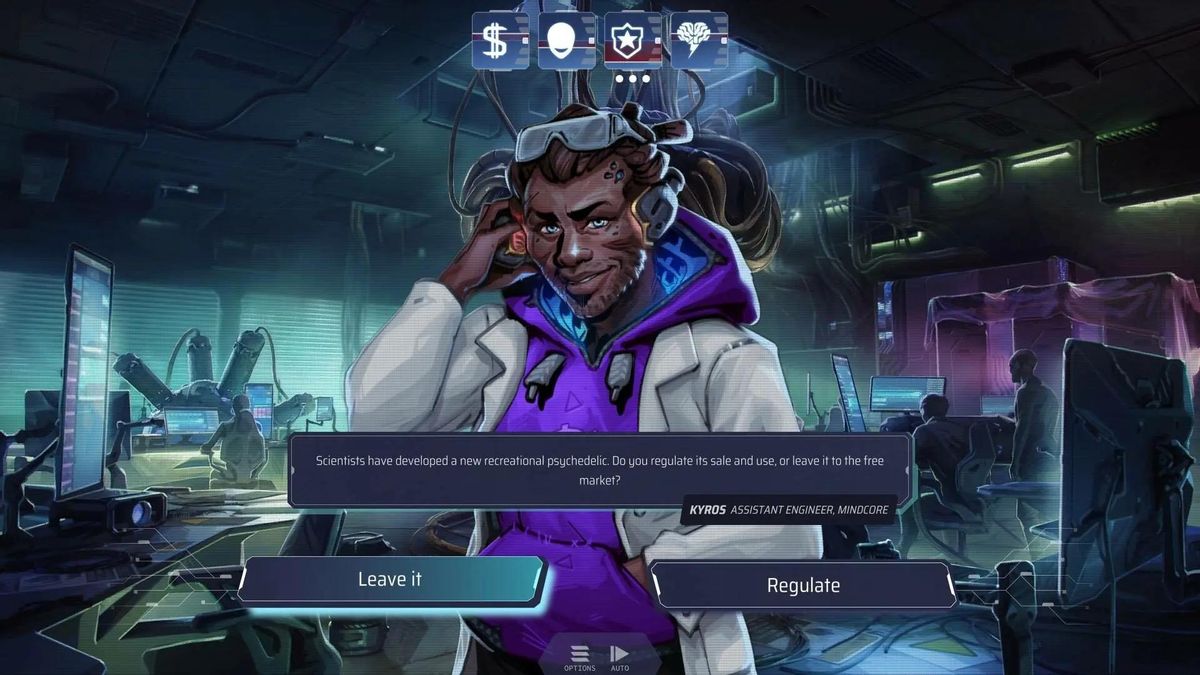
Task: Click the dollar sign money icon
Action: tap(500, 41)
